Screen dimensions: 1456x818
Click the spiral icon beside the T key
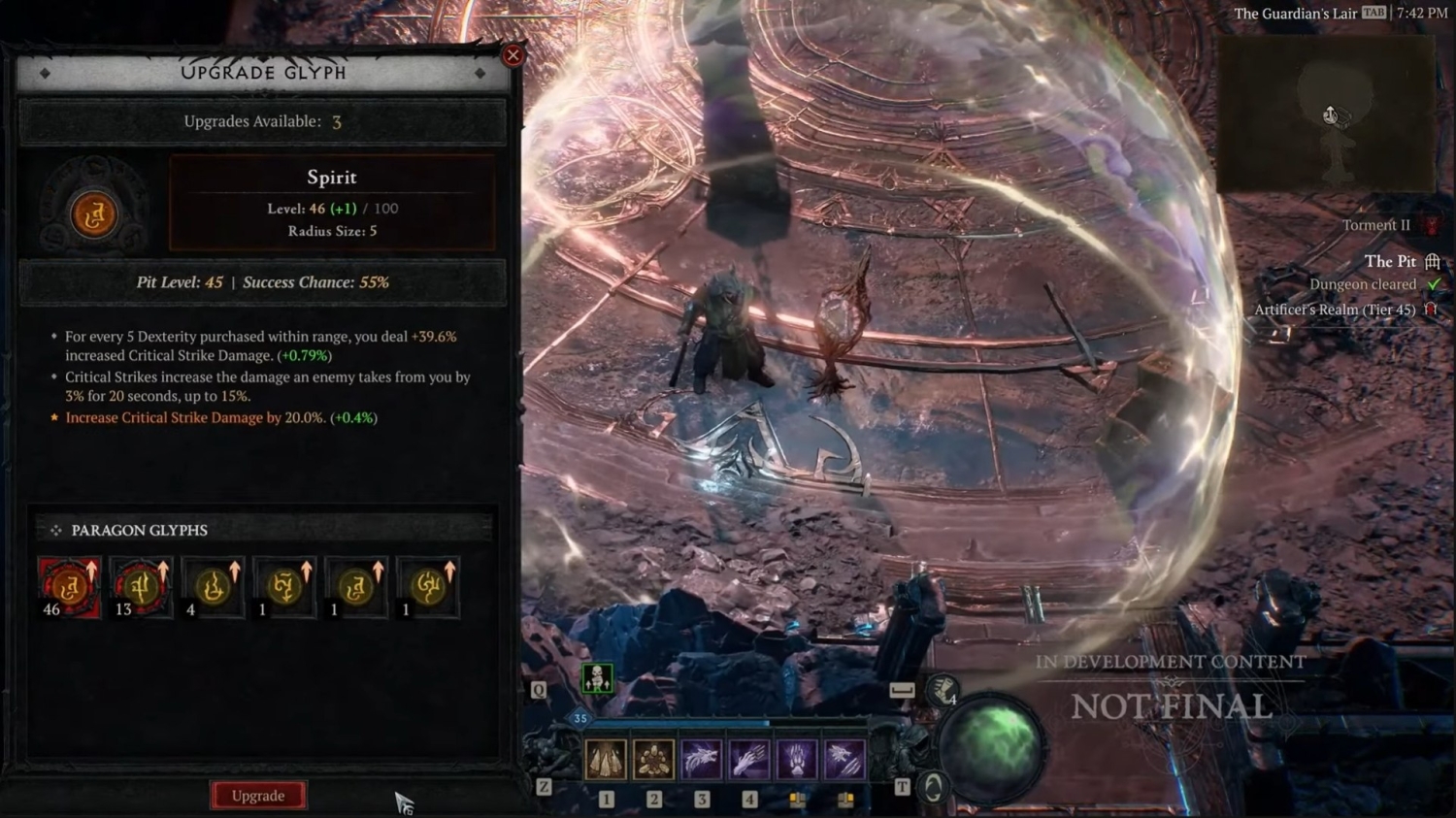pyautogui.click(x=933, y=787)
